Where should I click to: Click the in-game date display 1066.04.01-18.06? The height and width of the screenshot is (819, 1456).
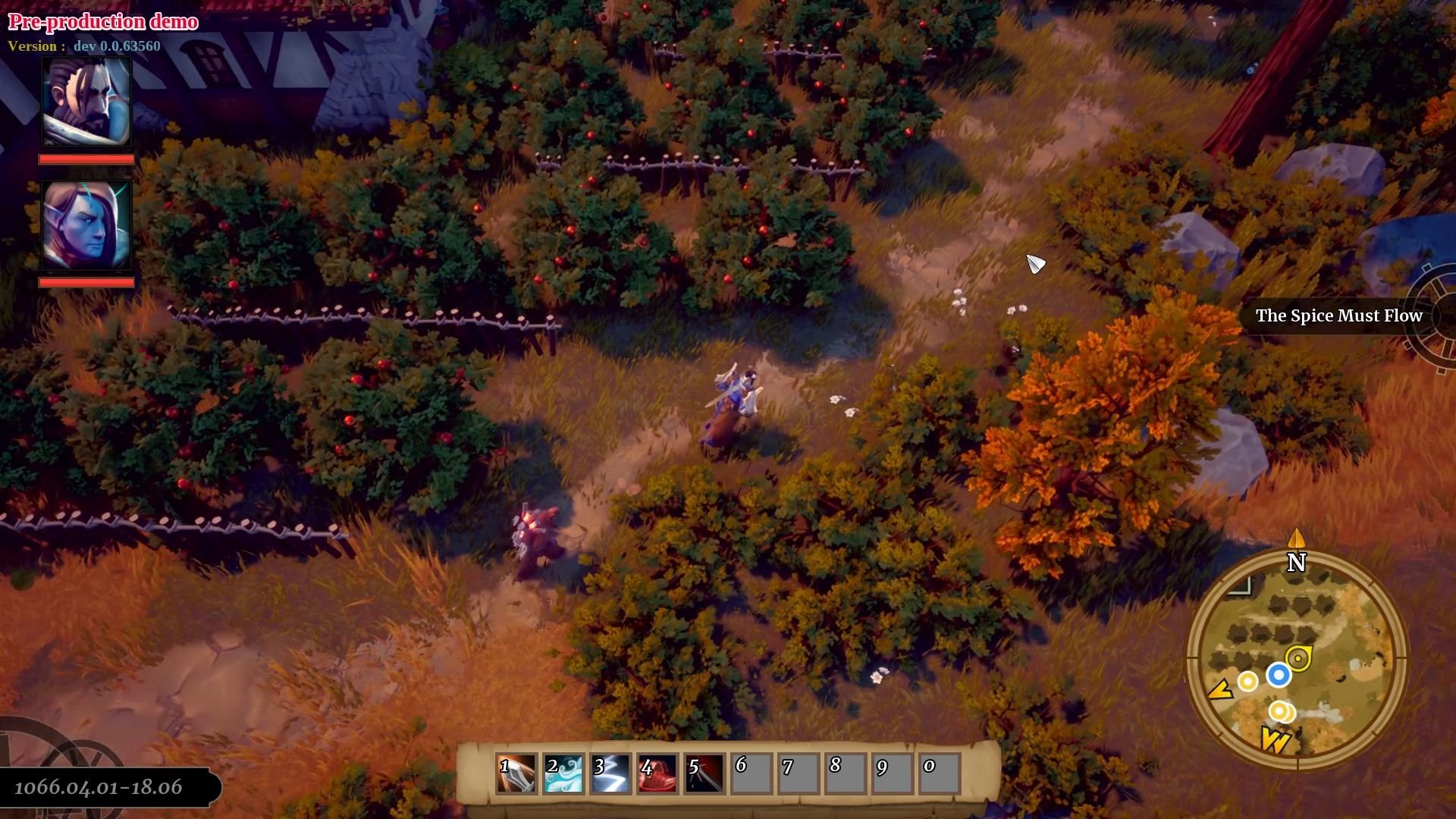[99, 786]
